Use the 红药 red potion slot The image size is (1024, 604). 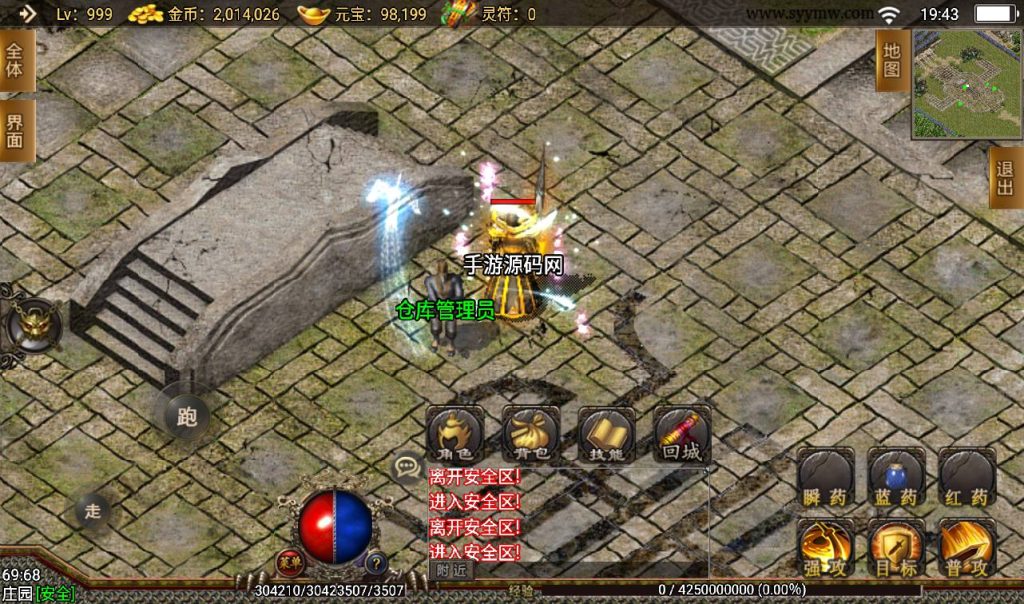(x=966, y=478)
